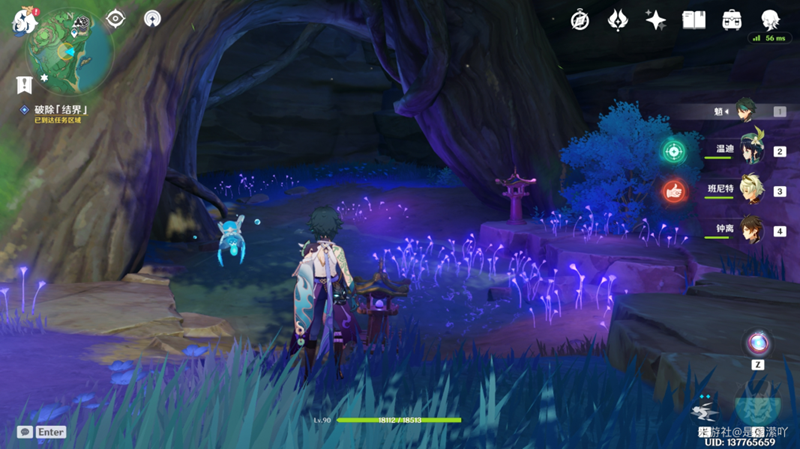Click the circular signal icon near the minimap

click(x=152, y=18)
